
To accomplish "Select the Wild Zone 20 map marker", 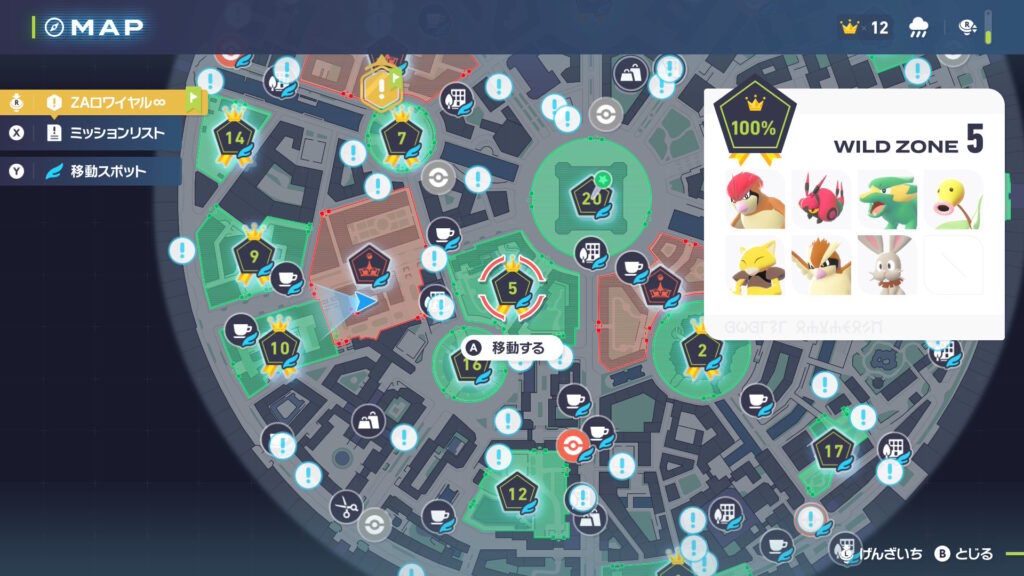I will (590, 197).
